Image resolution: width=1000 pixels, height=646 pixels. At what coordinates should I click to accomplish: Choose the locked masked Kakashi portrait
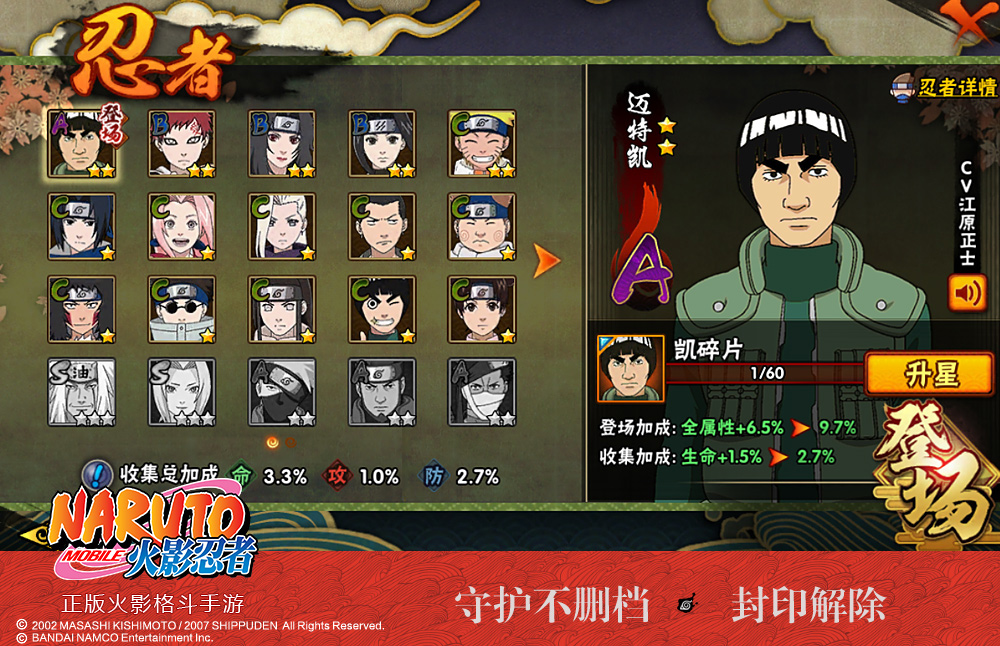tap(282, 392)
